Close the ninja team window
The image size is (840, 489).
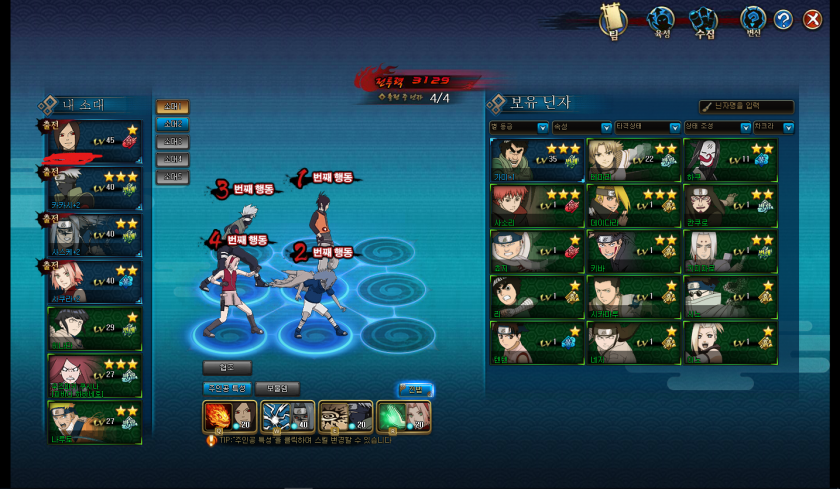812,19
